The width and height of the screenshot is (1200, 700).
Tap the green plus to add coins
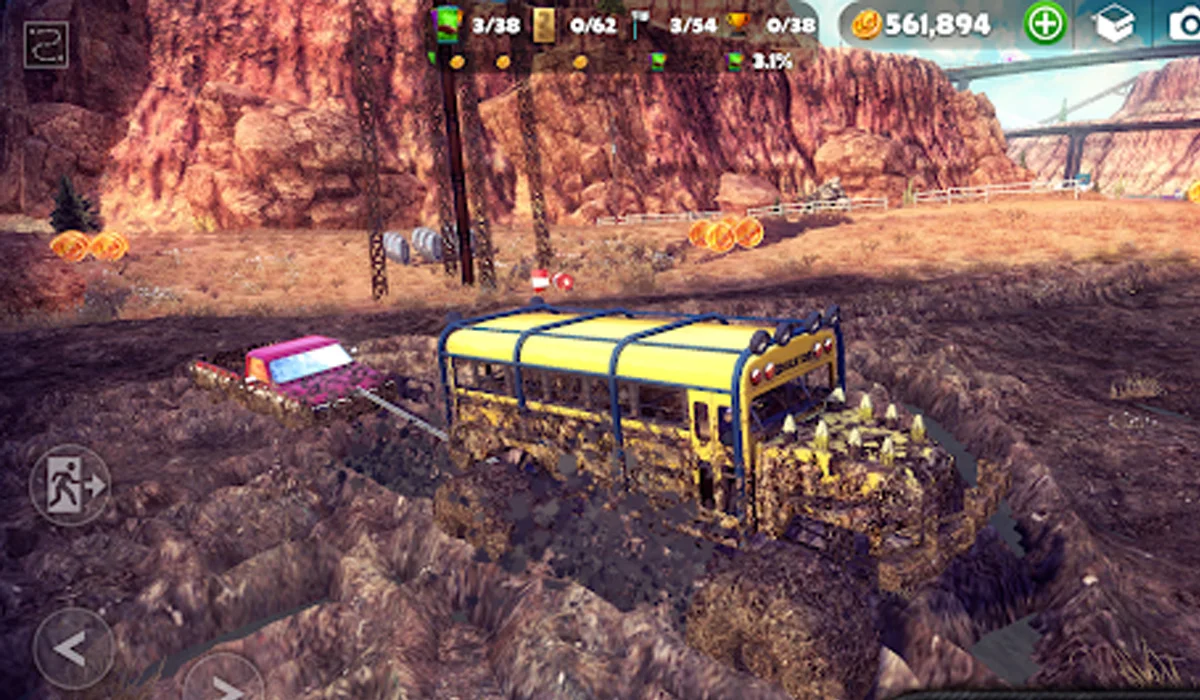pos(1044,24)
